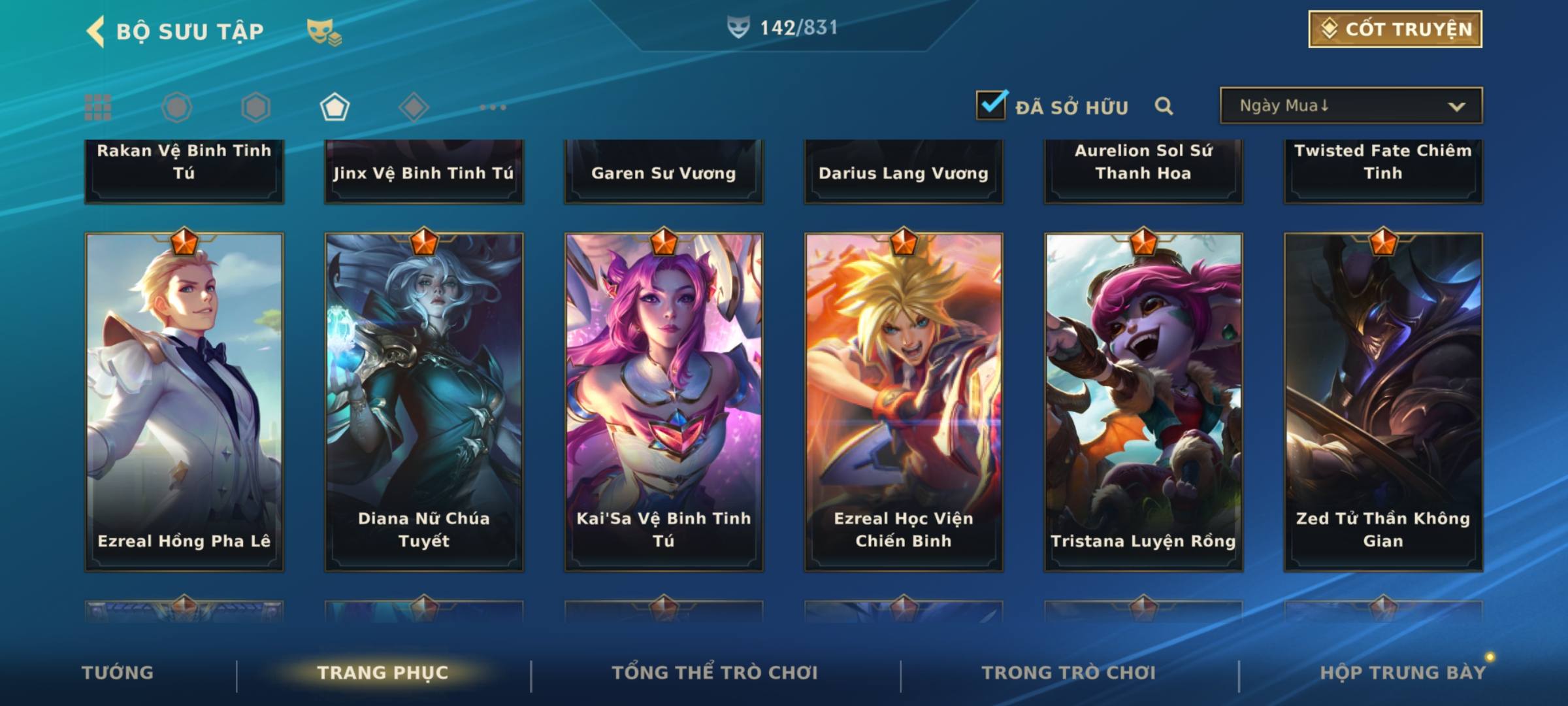Open Ezreal Học Viện Chiến Binh skin
Screen dimensions: 1568x706
click(x=904, y=402)
